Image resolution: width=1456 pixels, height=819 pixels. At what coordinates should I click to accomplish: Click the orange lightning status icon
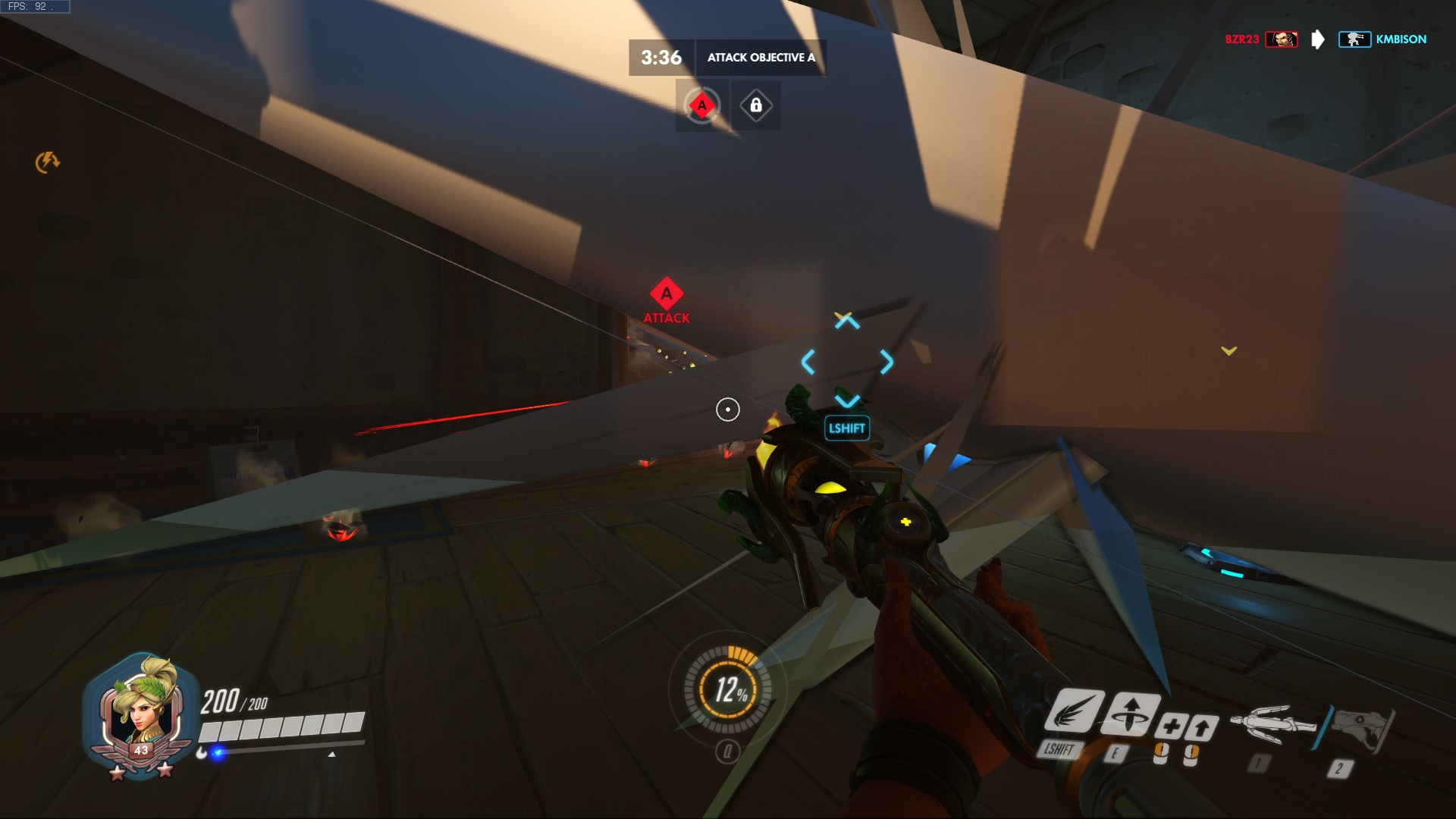(48, 162)
